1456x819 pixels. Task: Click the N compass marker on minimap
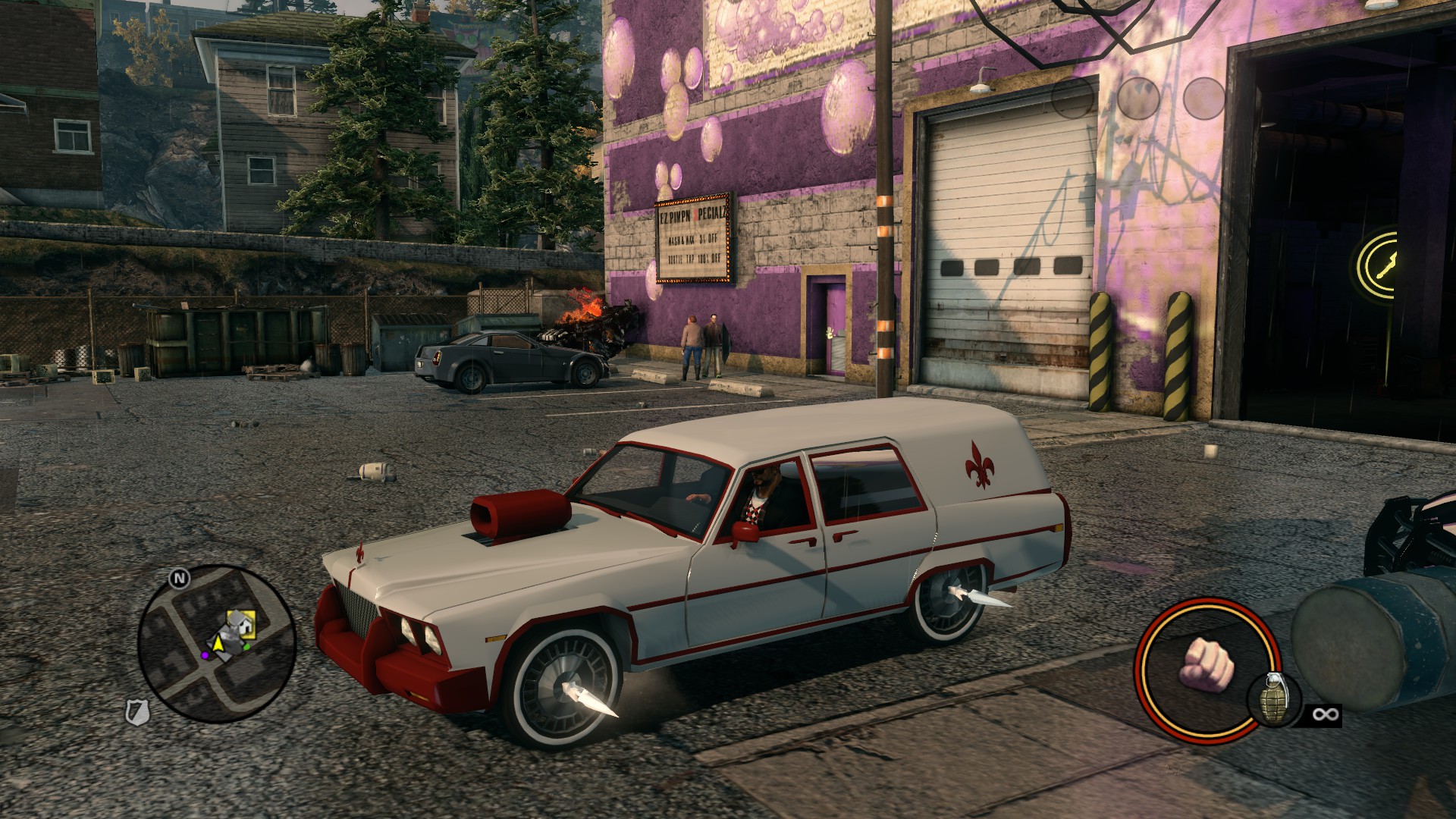click(179, 579)
